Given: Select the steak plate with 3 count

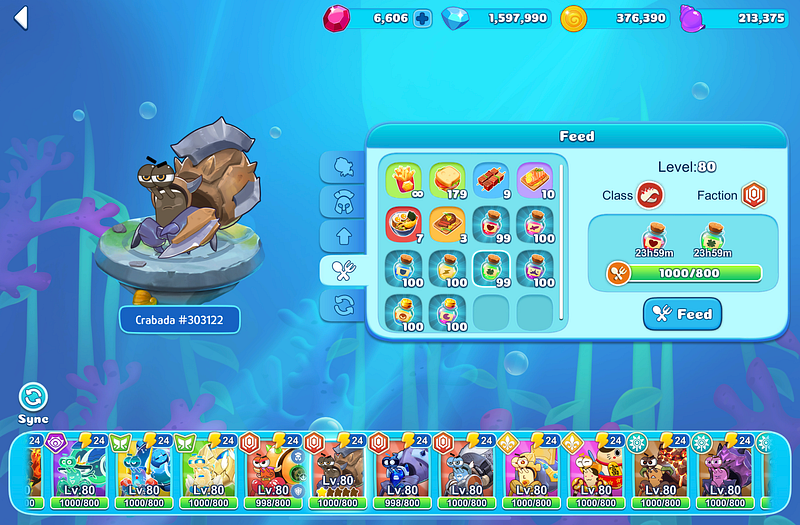Looking at the screenshot, I should coord(447,224).
